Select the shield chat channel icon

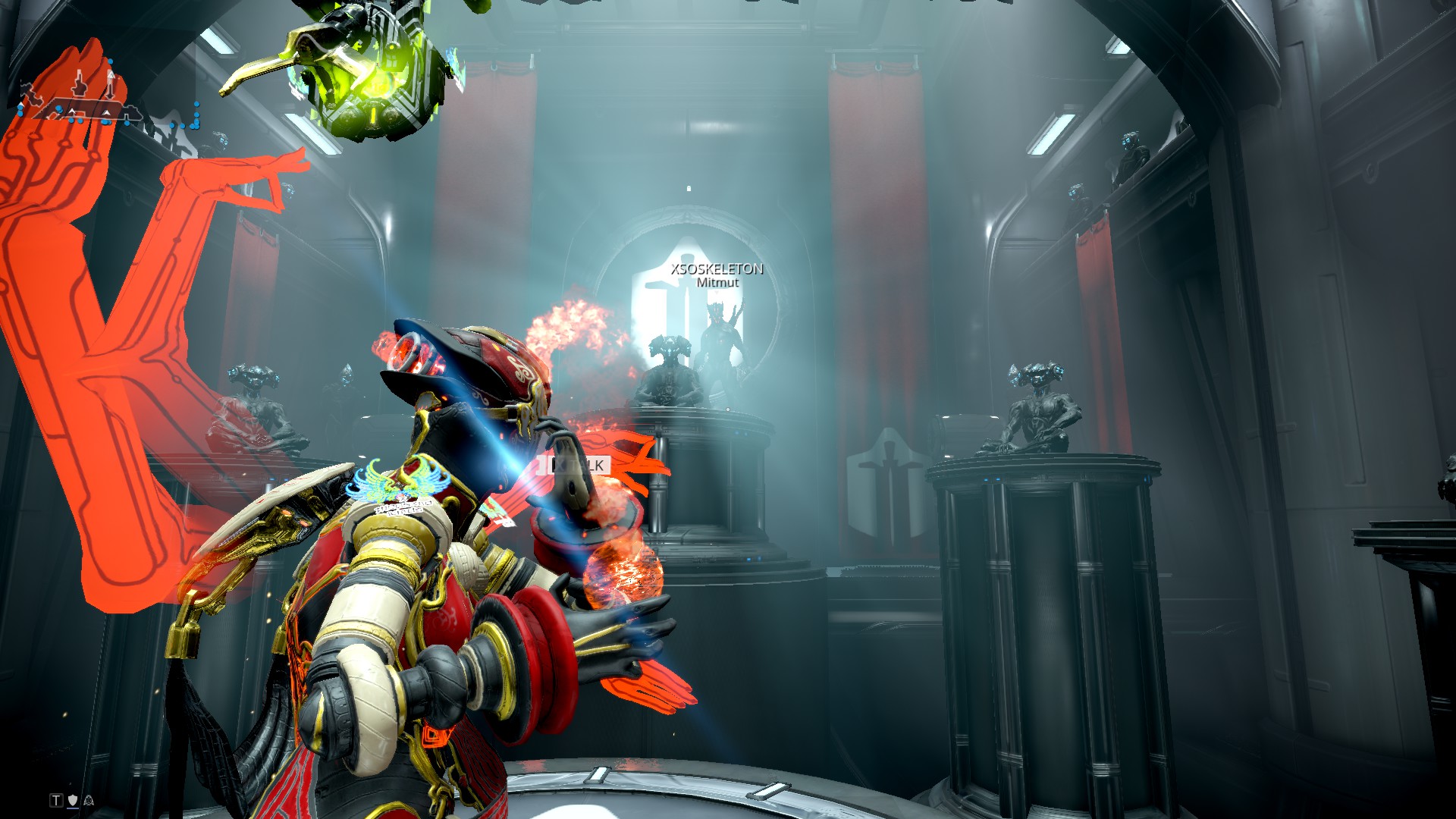point(73,800)
